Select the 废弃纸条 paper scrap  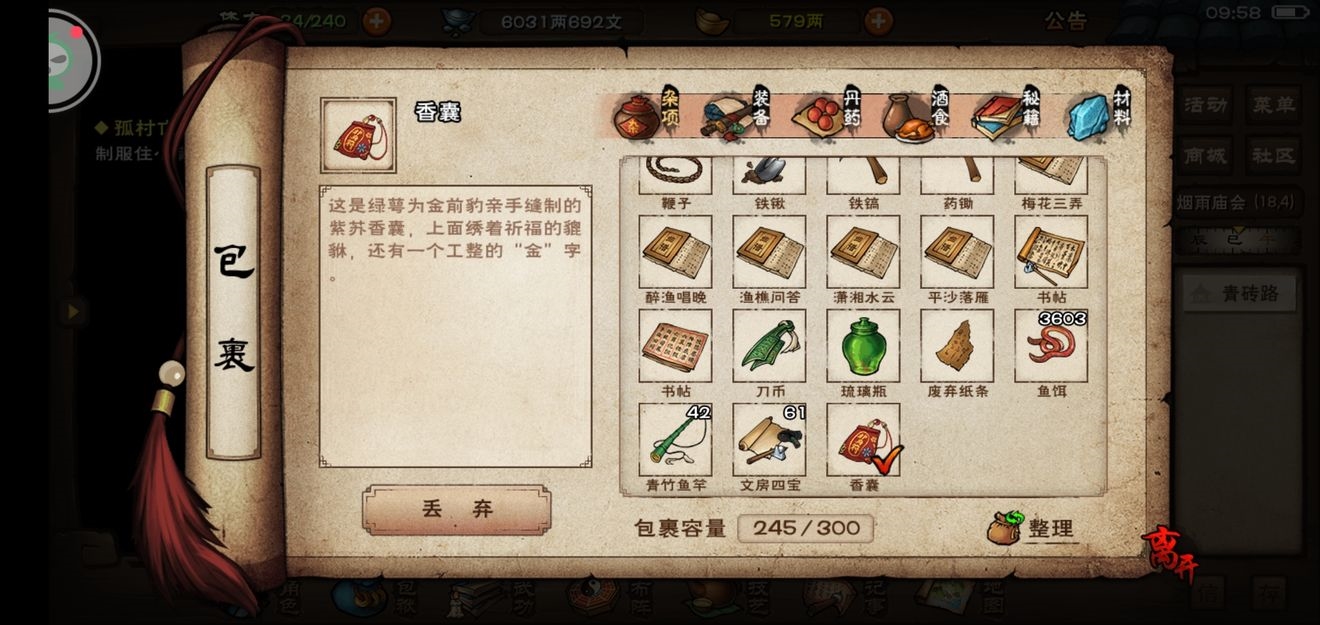(x=957, y=346)
